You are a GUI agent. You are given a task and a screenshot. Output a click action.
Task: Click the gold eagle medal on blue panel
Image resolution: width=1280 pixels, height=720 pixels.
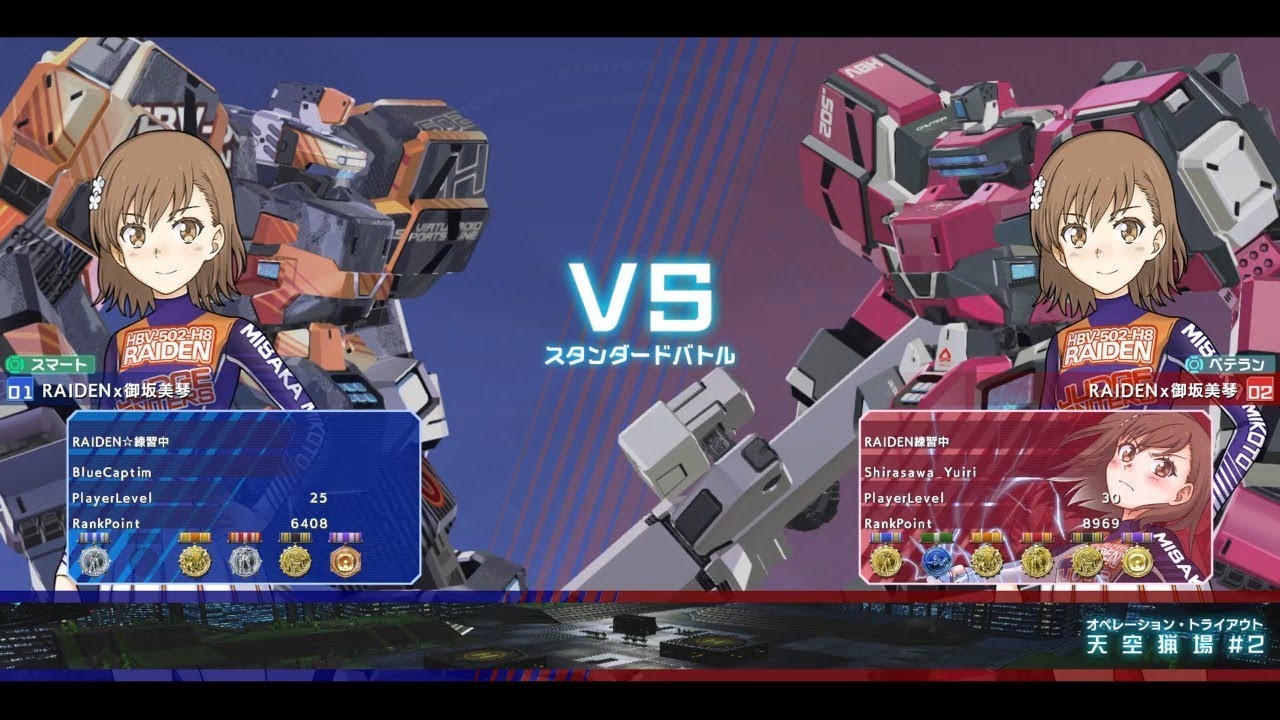[x=194, y=561]
